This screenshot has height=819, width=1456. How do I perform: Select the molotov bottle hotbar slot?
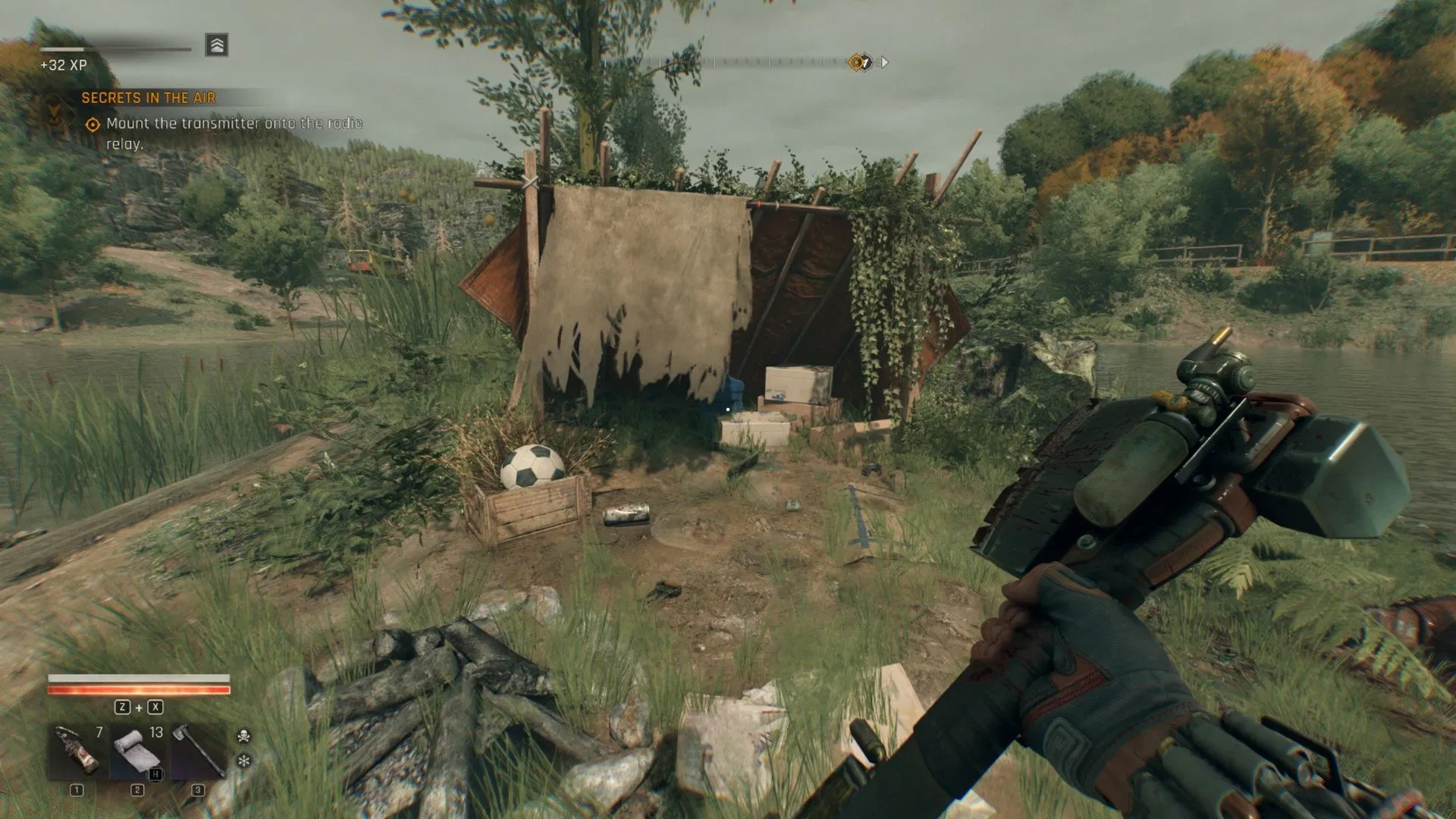77,752
